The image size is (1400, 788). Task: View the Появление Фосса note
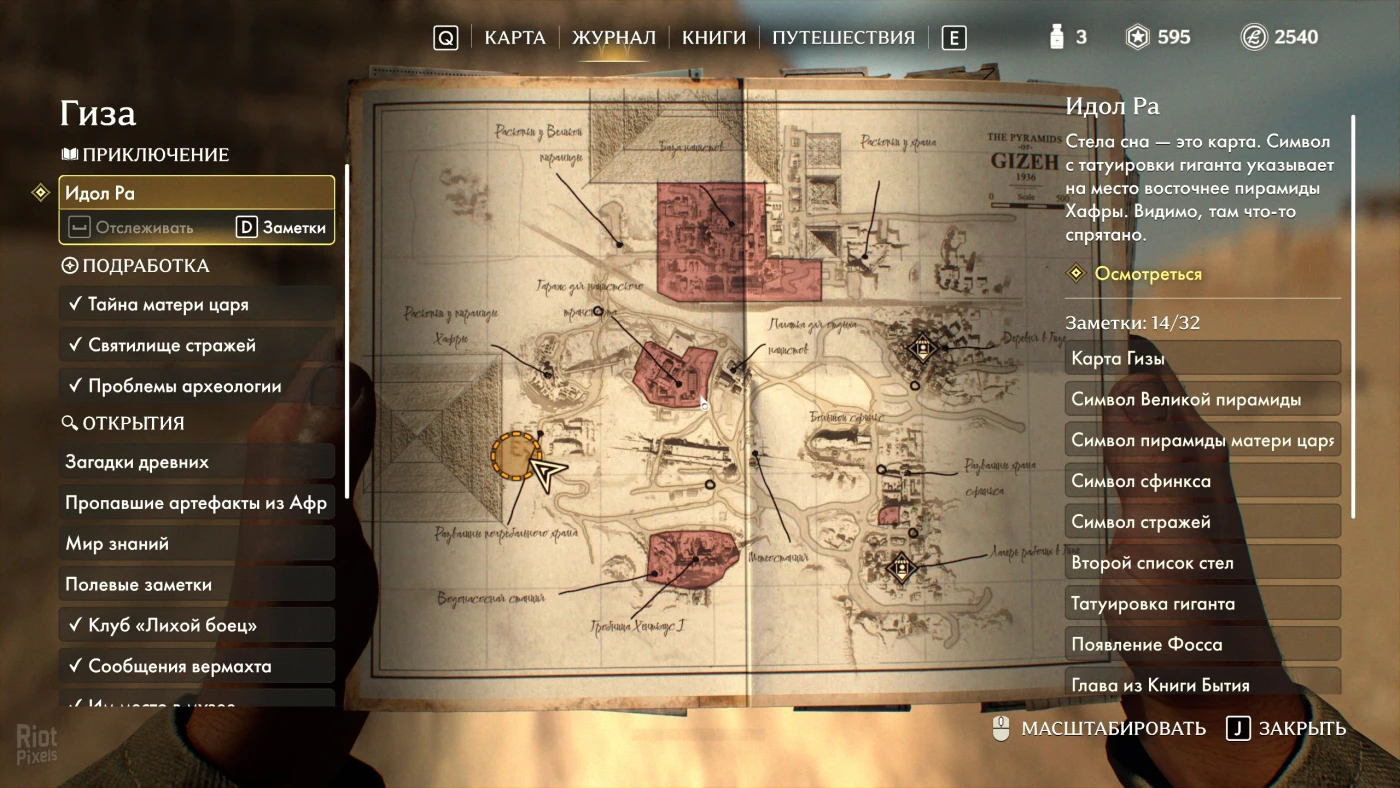click(1202, 645)
